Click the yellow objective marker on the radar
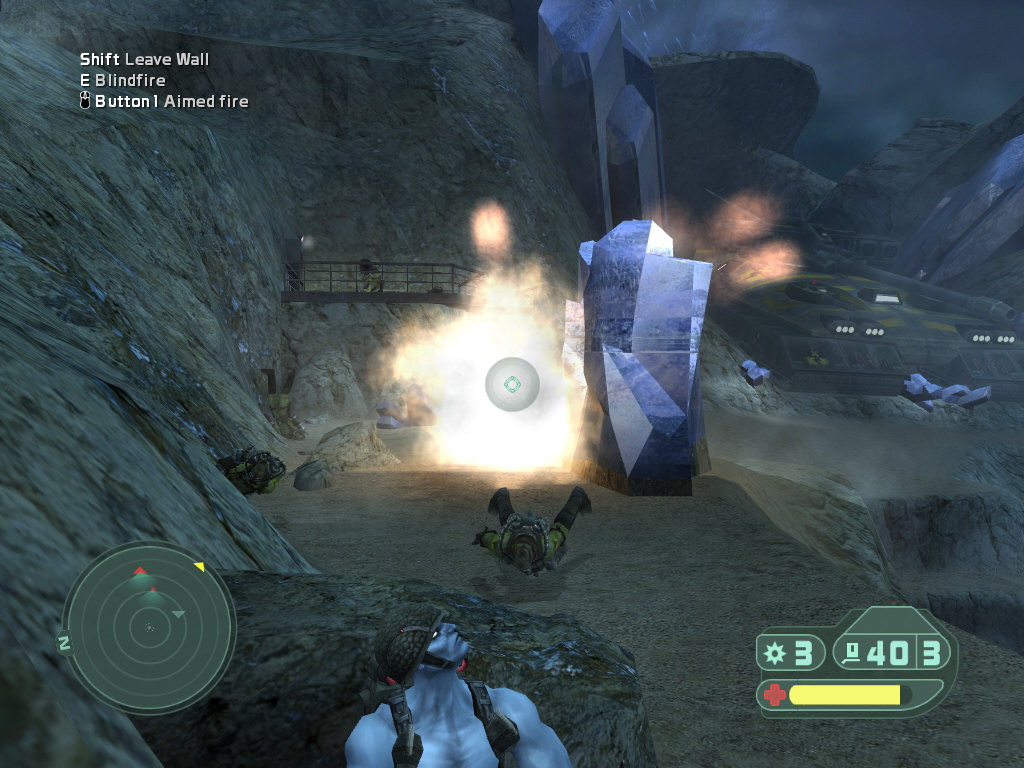Screen dimensions: 1024x768 (199, 567)
